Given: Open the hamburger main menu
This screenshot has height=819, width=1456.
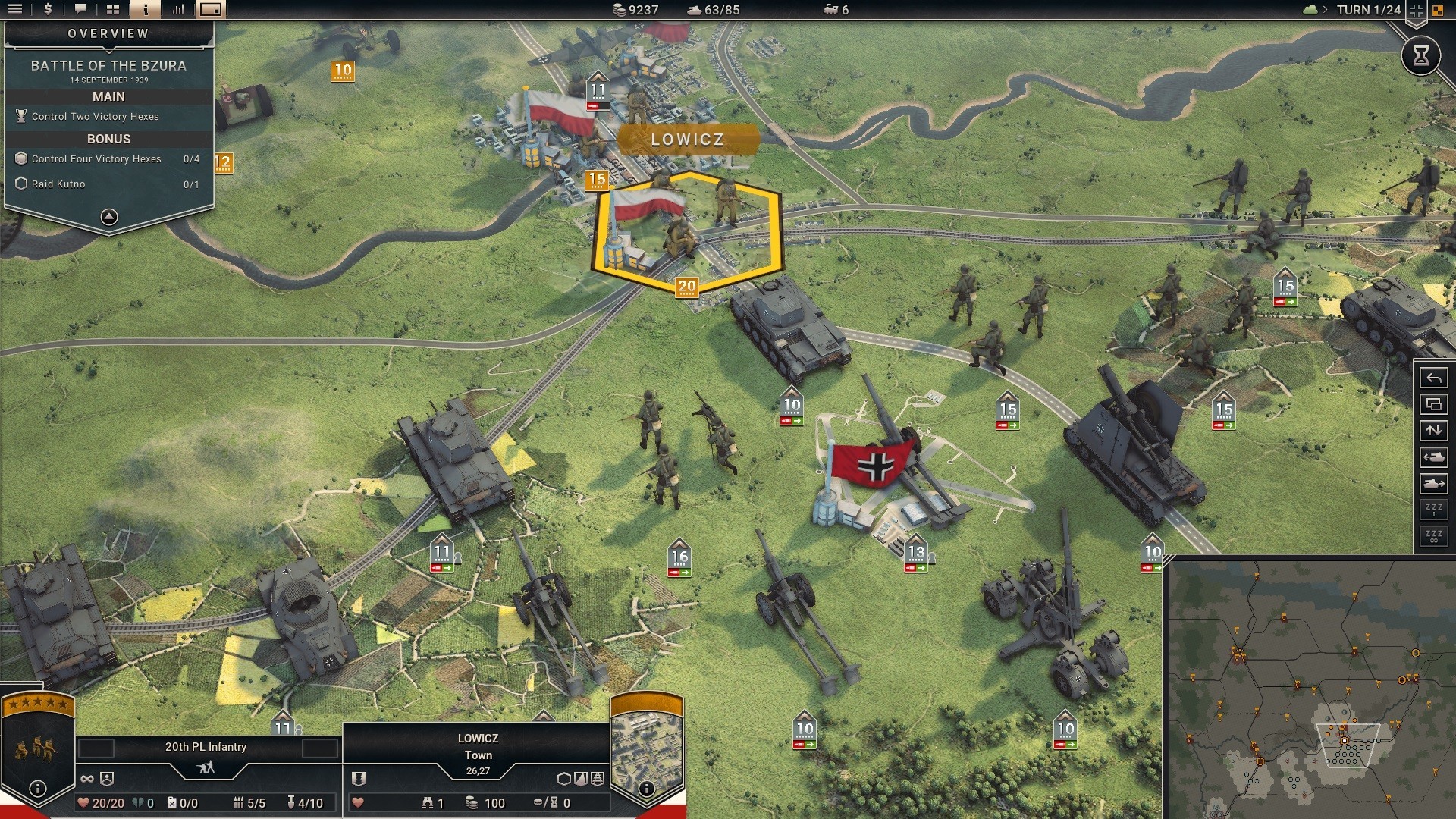Looking at the screenshot, I should point(15,10).
